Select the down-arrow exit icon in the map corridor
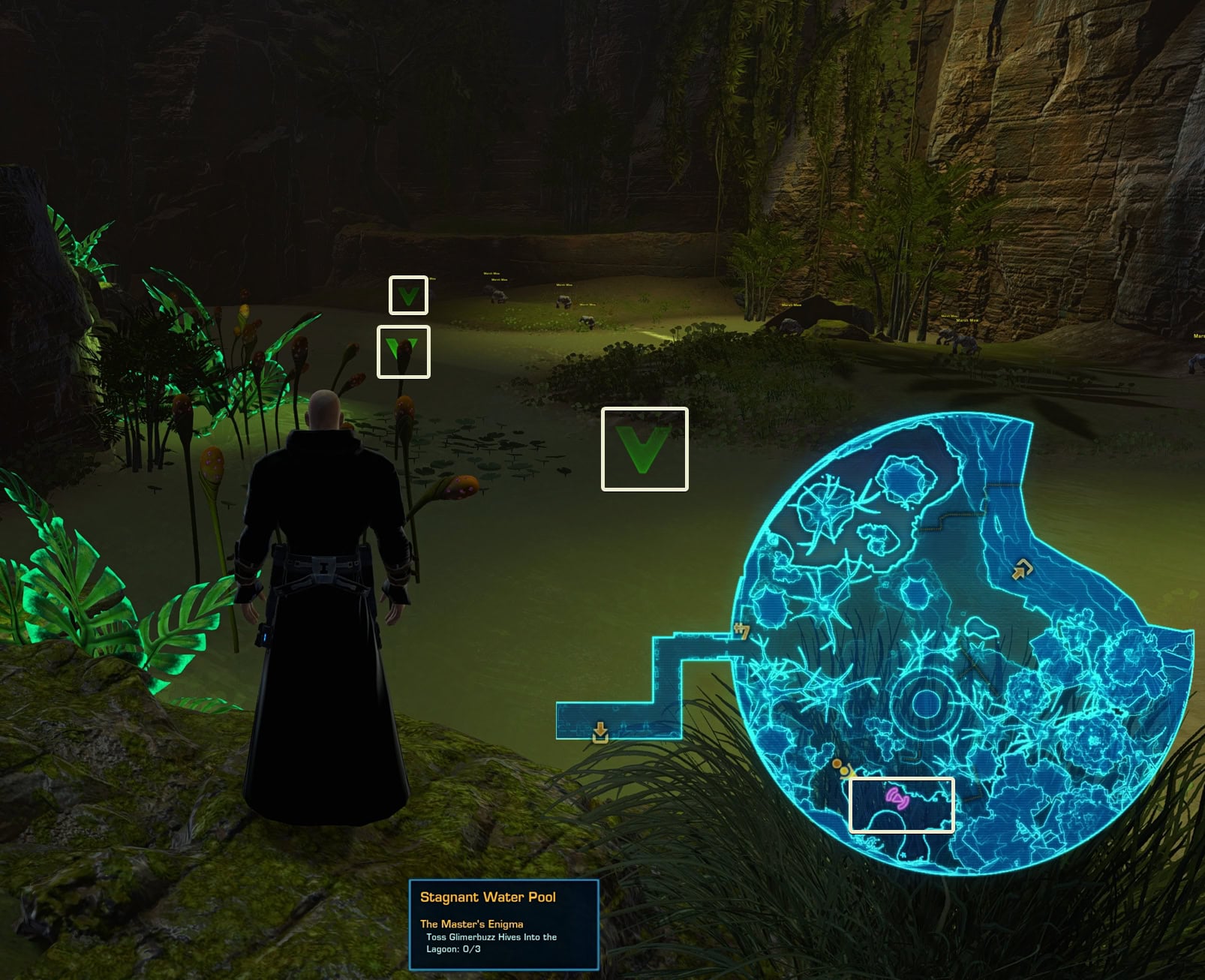Viewport: 1205px width, 980px height. pos(599,732)
